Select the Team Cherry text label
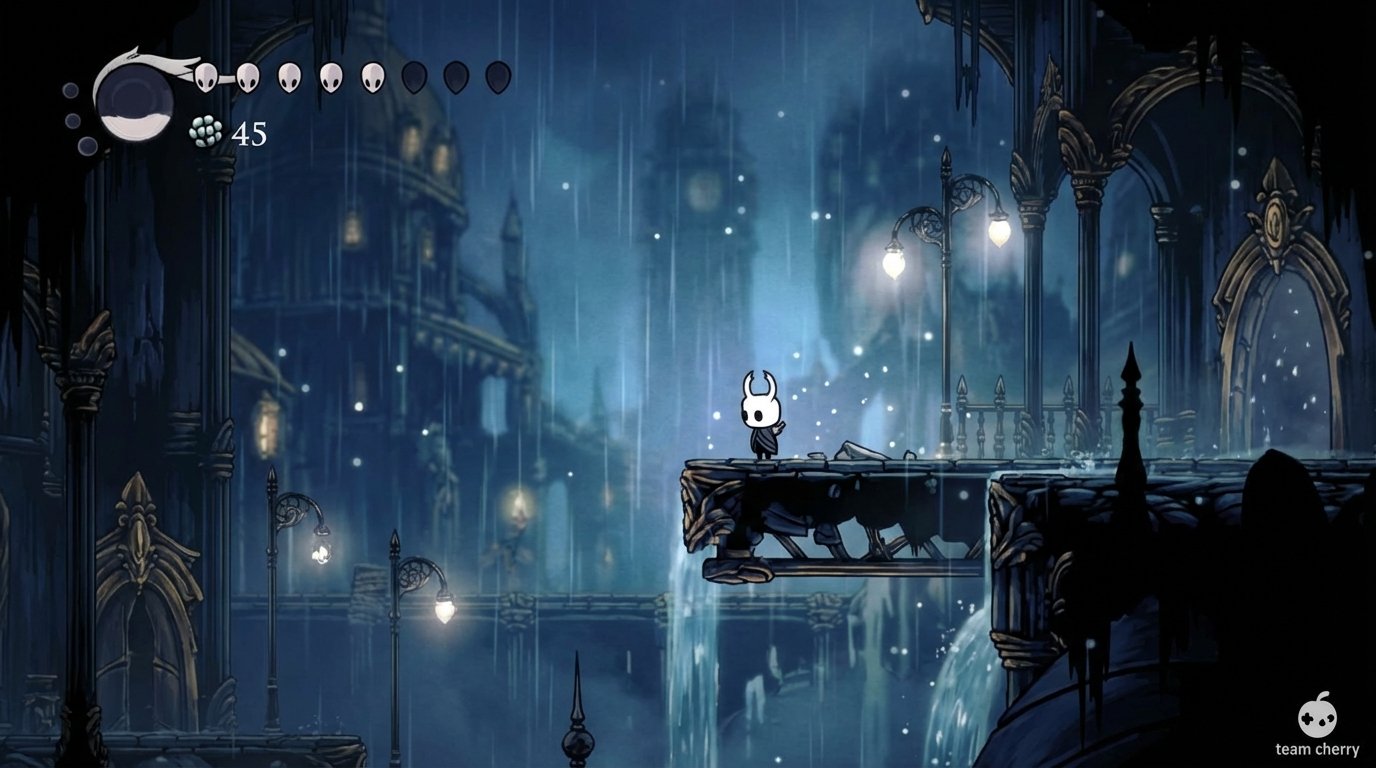The image size is (1376, 768). tap(1319, 748)
